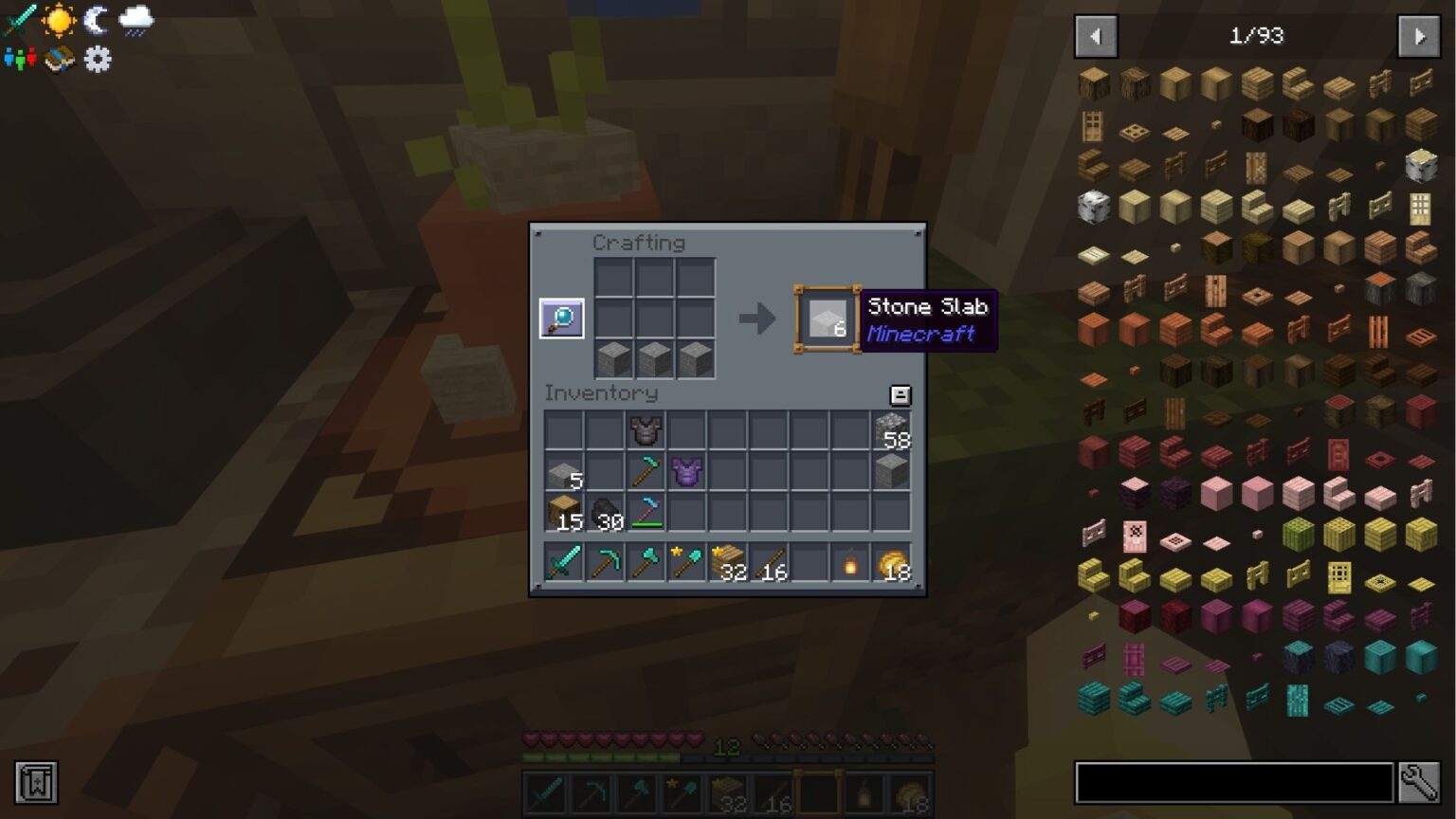Click the magnifying glass beside the crafting grid
This screenshot has height=819, width=1456.
[x=561, y=318]
